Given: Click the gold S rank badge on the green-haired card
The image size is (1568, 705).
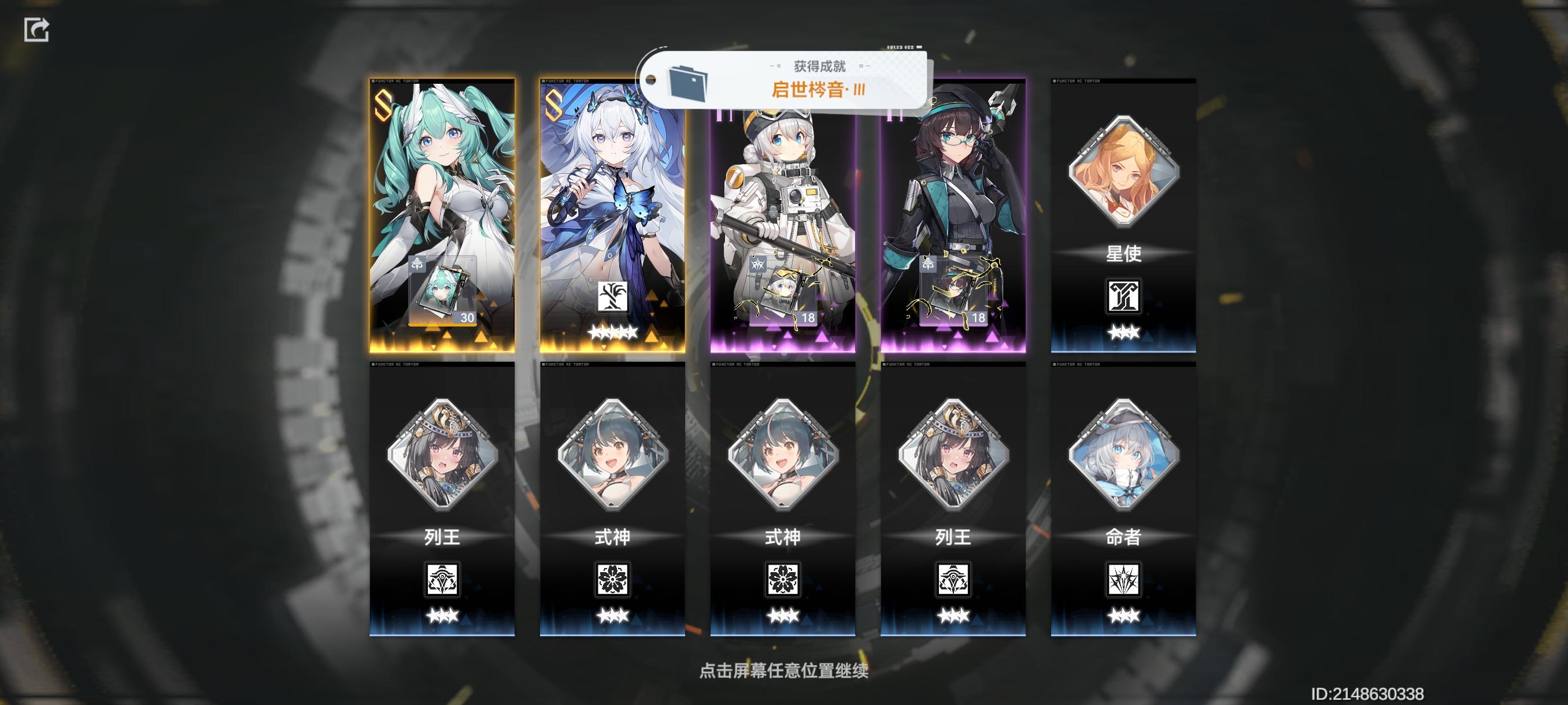Looking at the screenshot, I should pos(383,103).
